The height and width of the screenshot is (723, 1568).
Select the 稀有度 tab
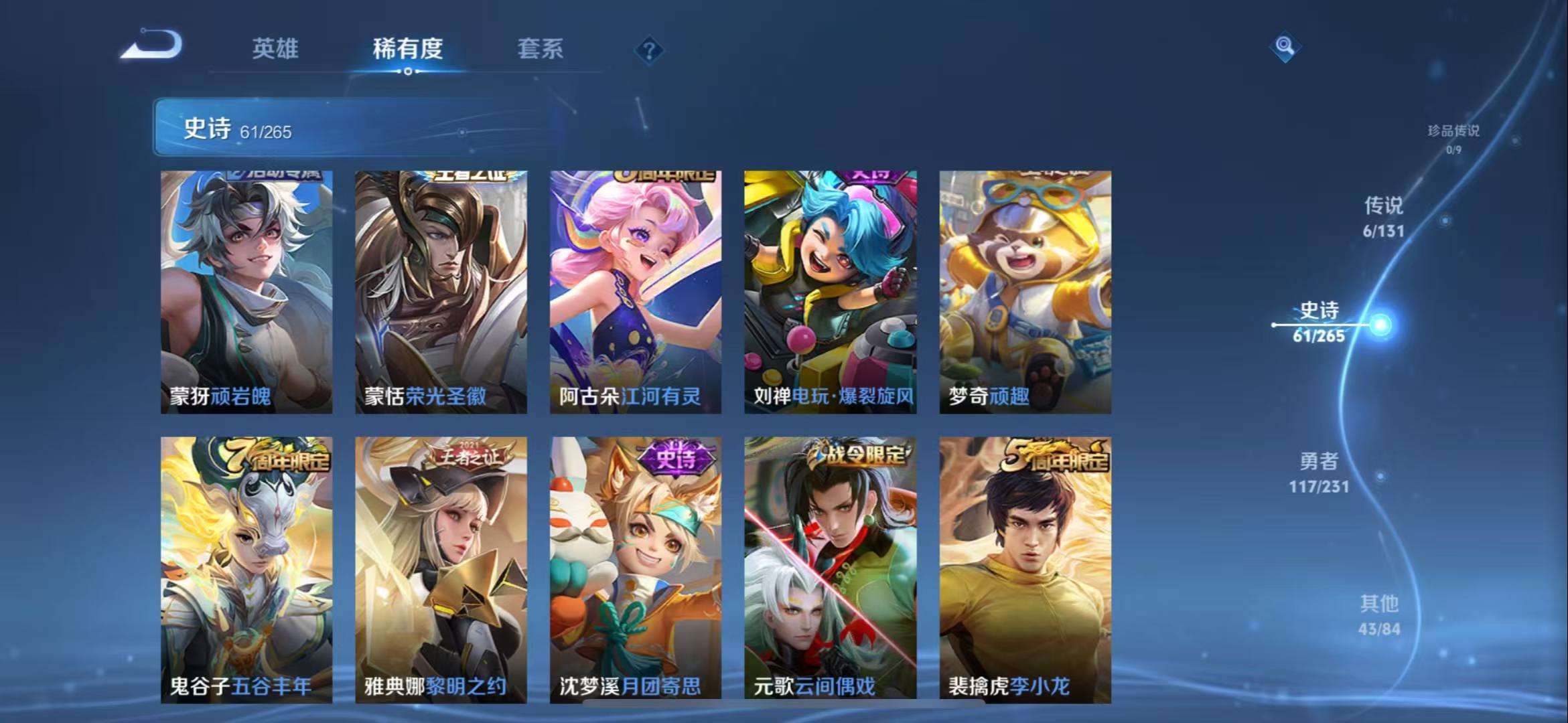[408, 48]
